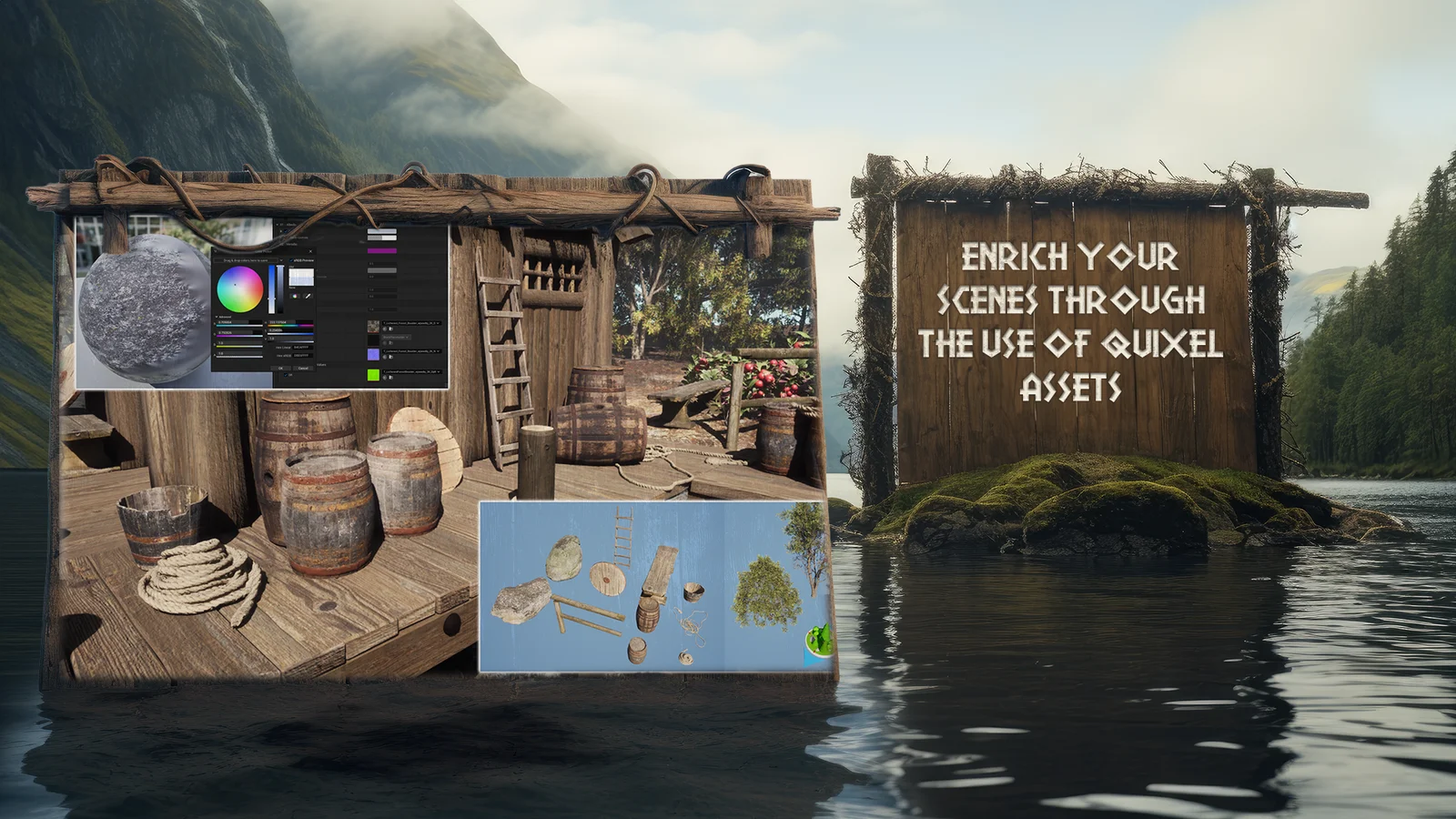The image size is (1456, 819).
Task: Enable the sRGB Preview checkbox
Action: (291, 260)
